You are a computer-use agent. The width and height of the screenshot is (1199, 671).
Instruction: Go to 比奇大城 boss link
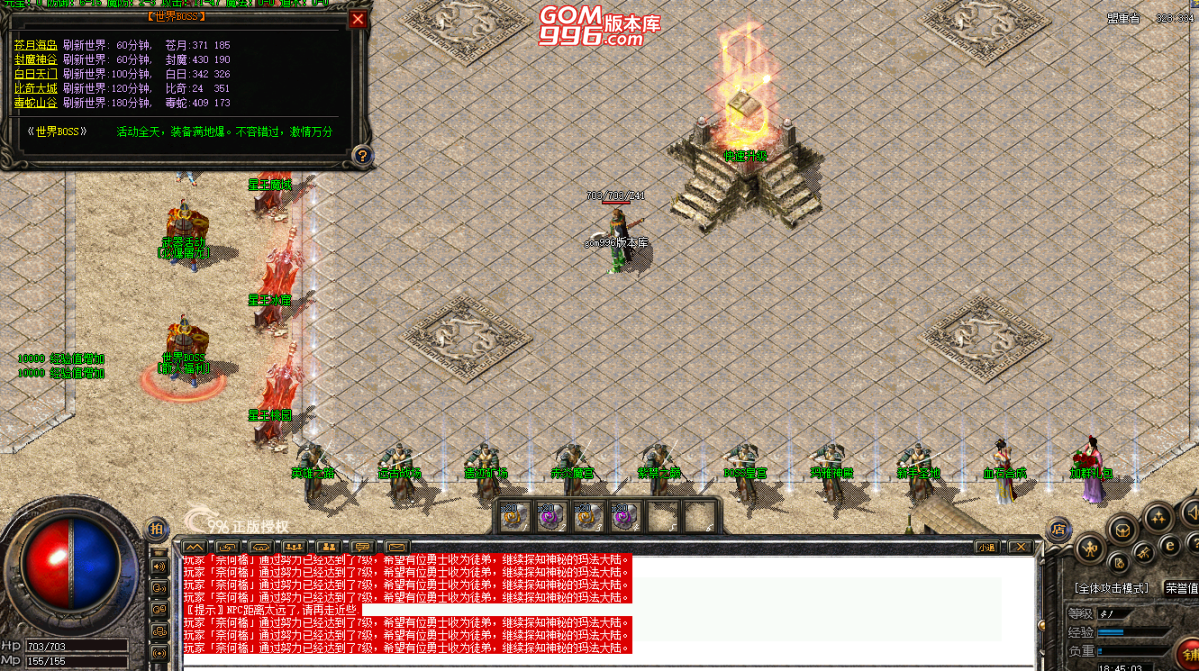(35, 88)
